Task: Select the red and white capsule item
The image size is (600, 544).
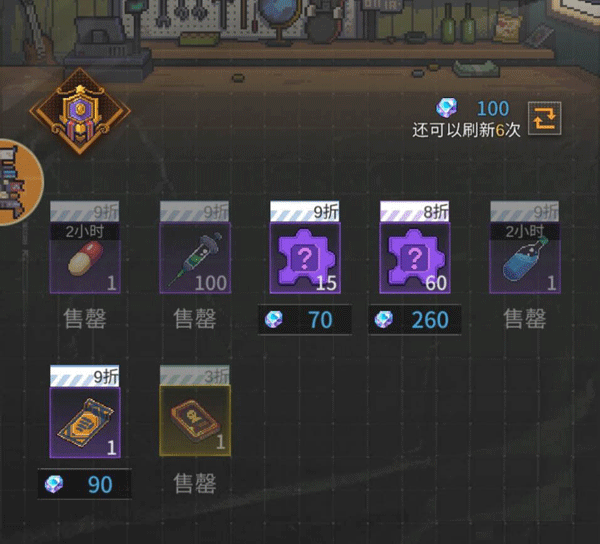Action: (x=85, y=258)
